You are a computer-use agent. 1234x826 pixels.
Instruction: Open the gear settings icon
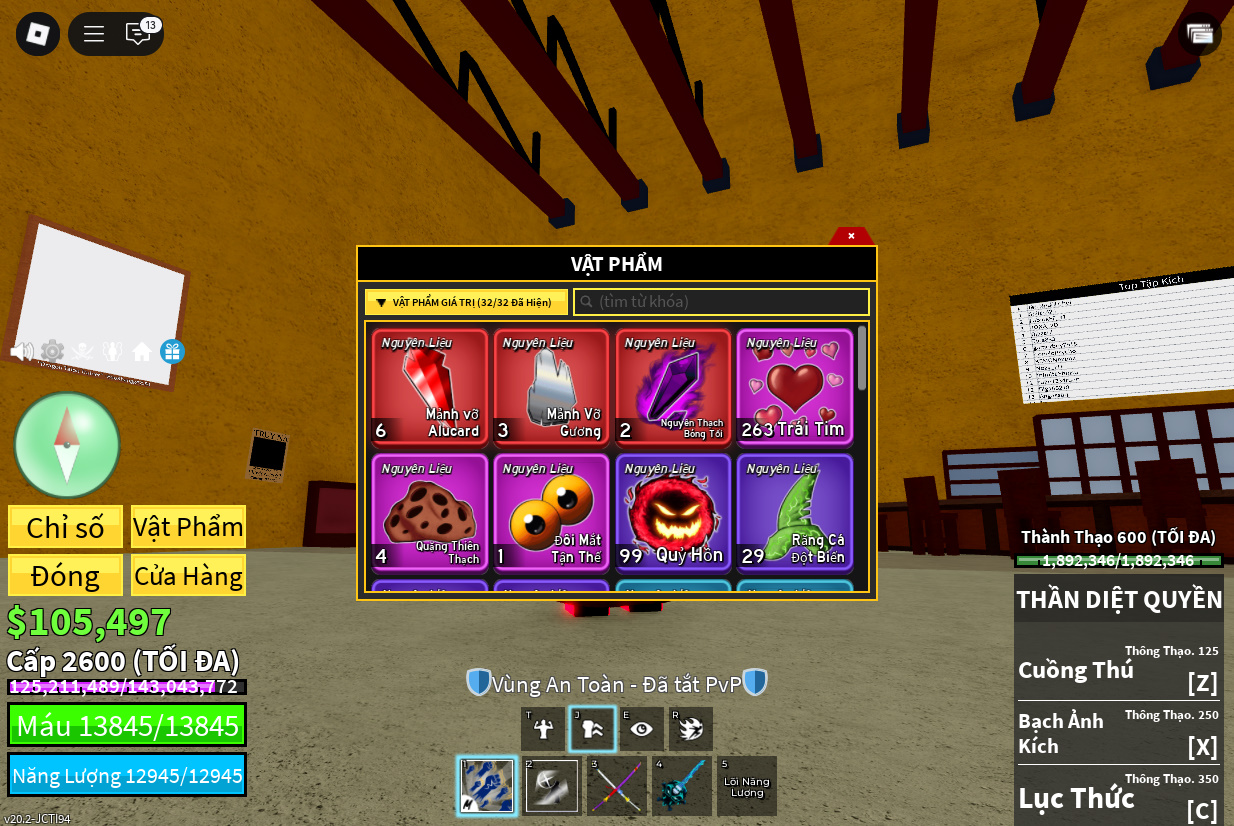click(52, 352)
